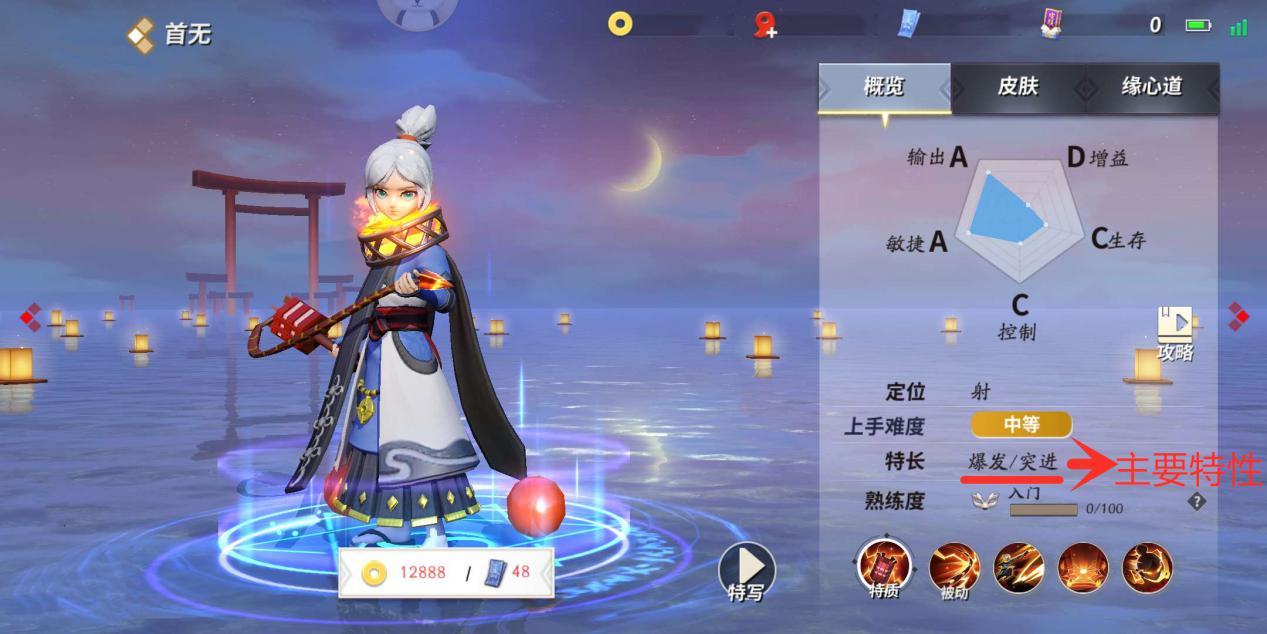
Task: Tap the blue ticket currency icon
Action: (908, 24)
